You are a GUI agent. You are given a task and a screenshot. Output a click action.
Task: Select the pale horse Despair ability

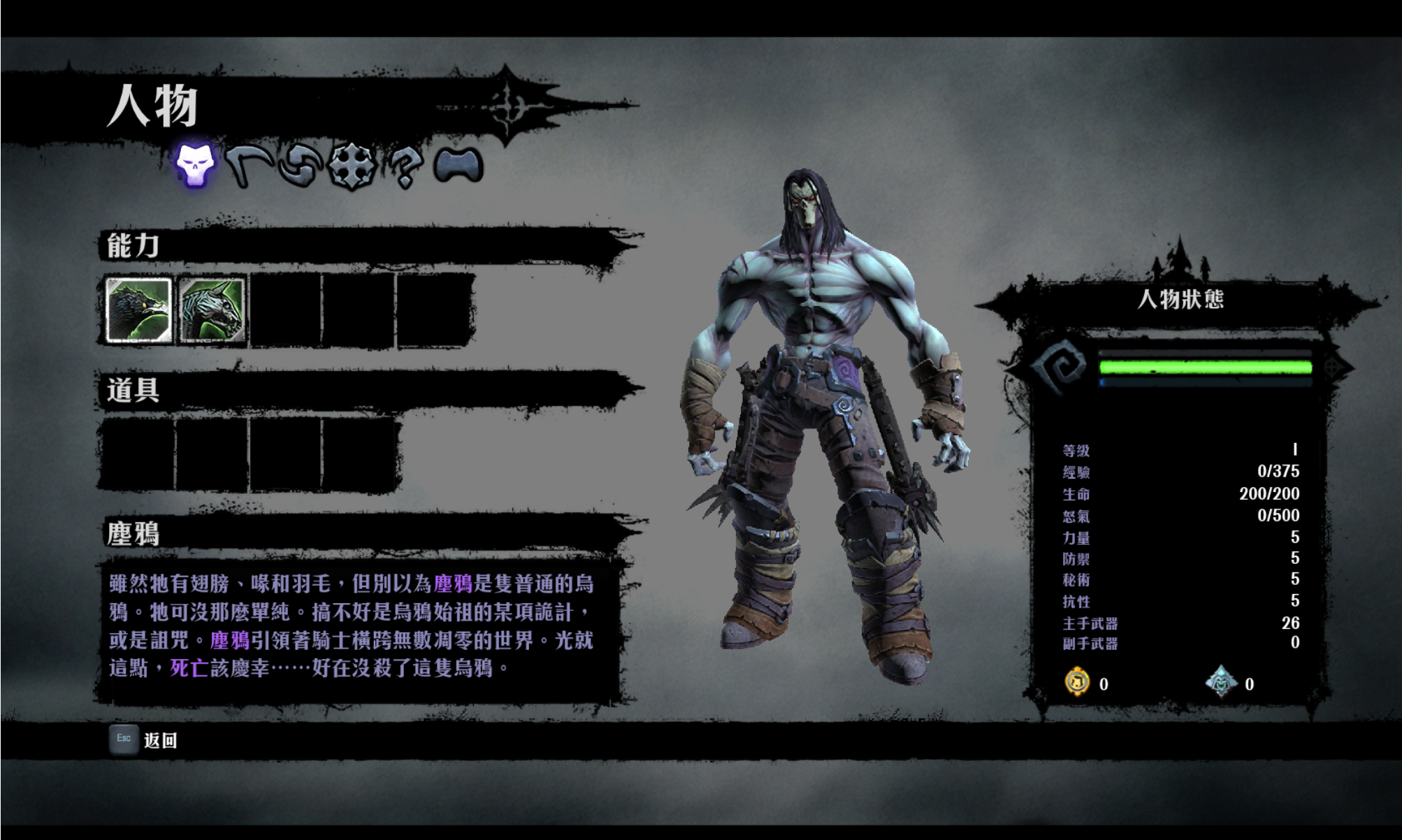[x=212, y=310]
